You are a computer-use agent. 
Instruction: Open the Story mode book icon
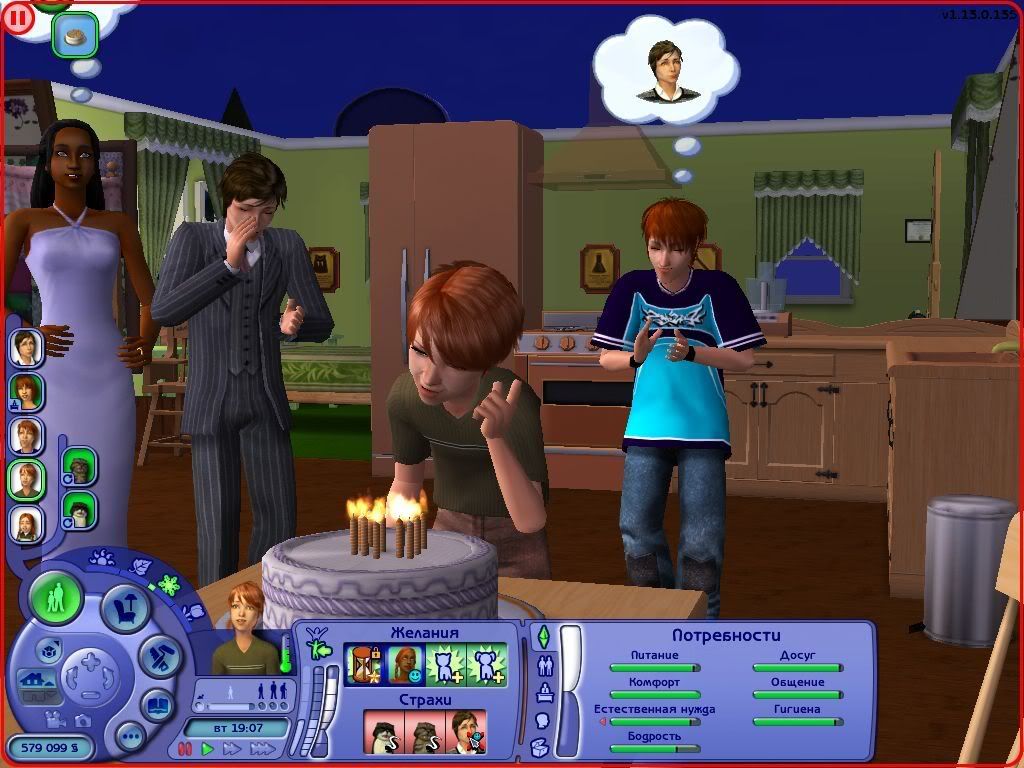coord(157,704)
